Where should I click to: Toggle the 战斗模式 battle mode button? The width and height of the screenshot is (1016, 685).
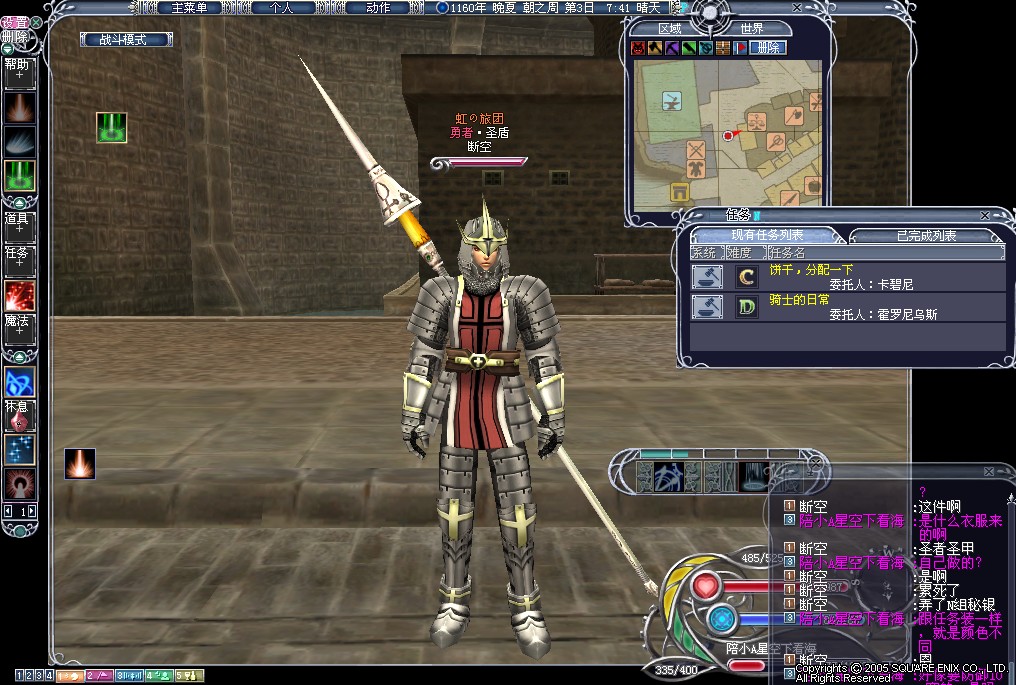click(126, 40)
